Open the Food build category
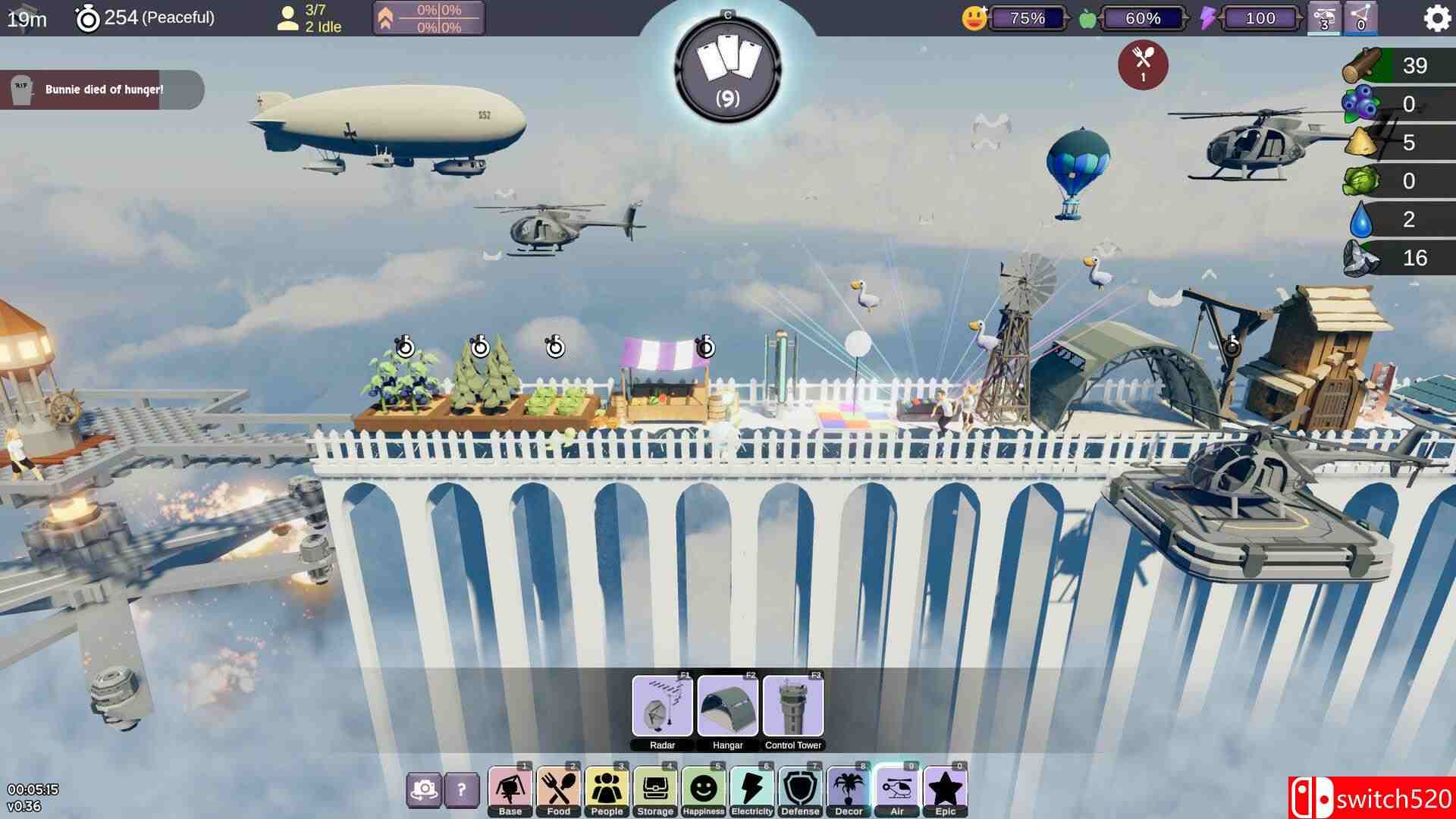Viewport: 1456px width, 819px height. coord(559,792)
